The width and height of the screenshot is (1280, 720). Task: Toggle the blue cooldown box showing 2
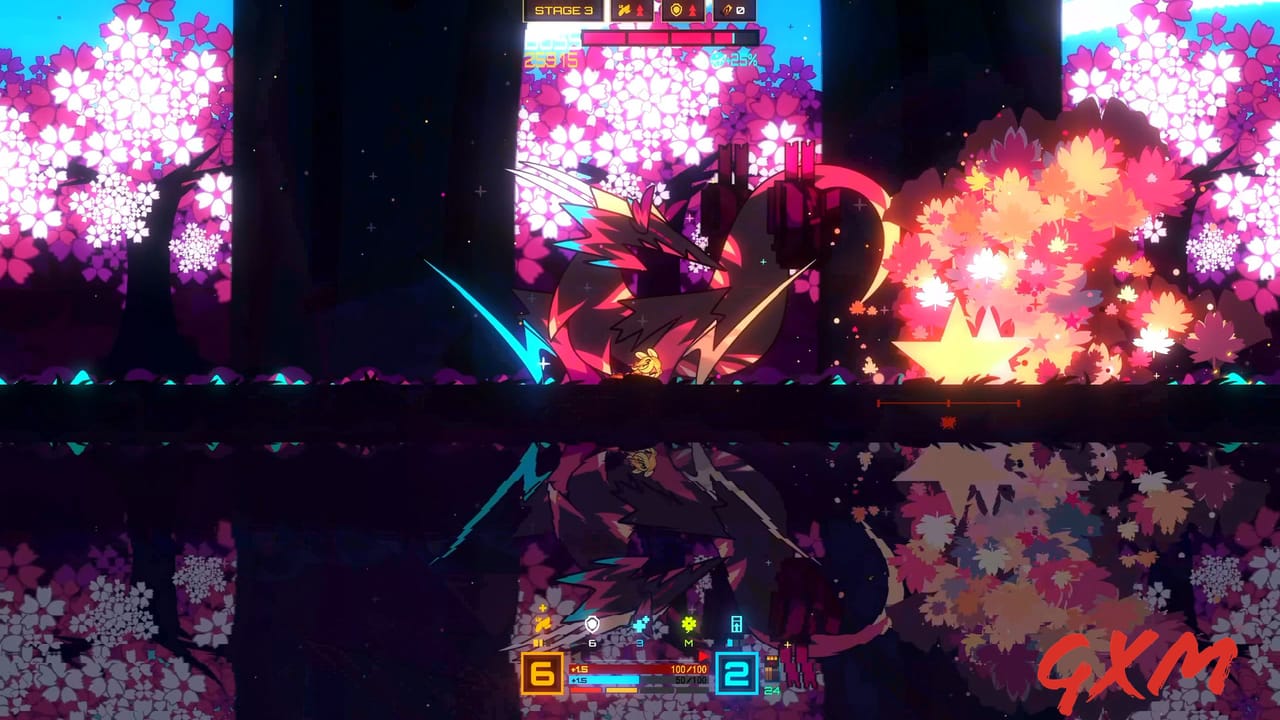coord(737,672)
